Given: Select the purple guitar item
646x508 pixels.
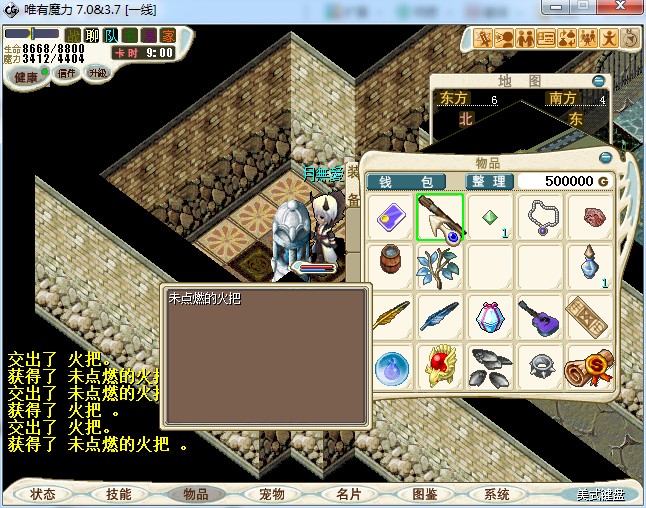Looking at the screenshot, I should click(540, 317).
